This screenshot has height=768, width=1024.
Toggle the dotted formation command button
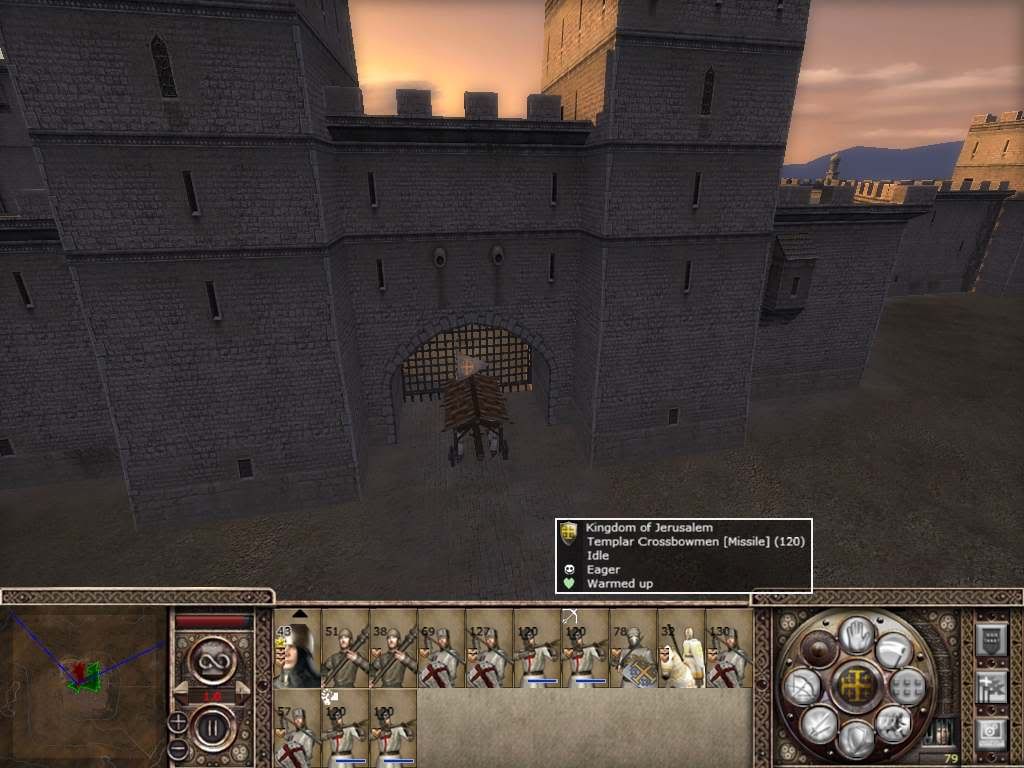point(908,687)
